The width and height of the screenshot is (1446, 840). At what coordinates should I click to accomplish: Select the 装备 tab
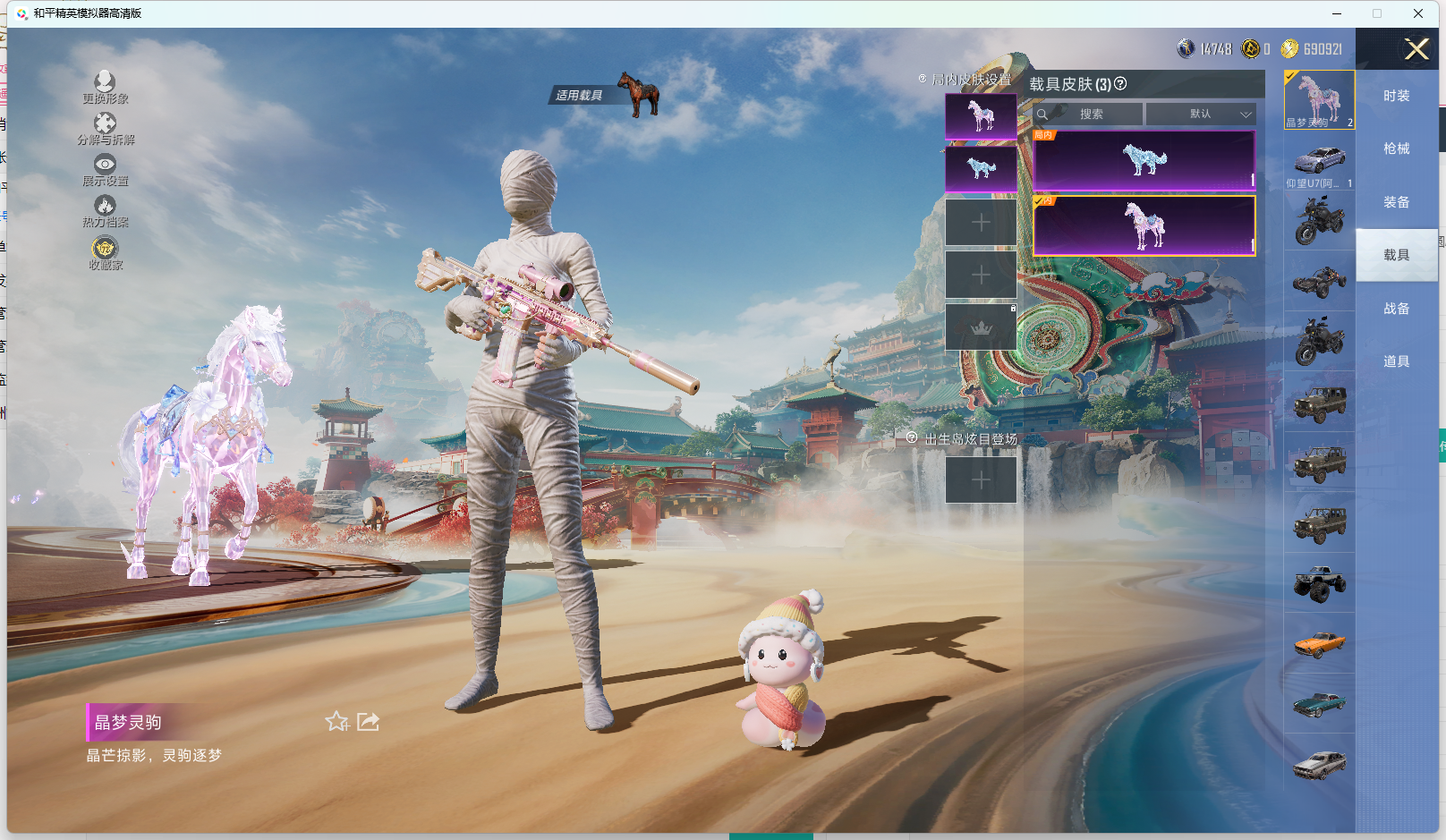pyautogui.click(x=1396, y=202)
